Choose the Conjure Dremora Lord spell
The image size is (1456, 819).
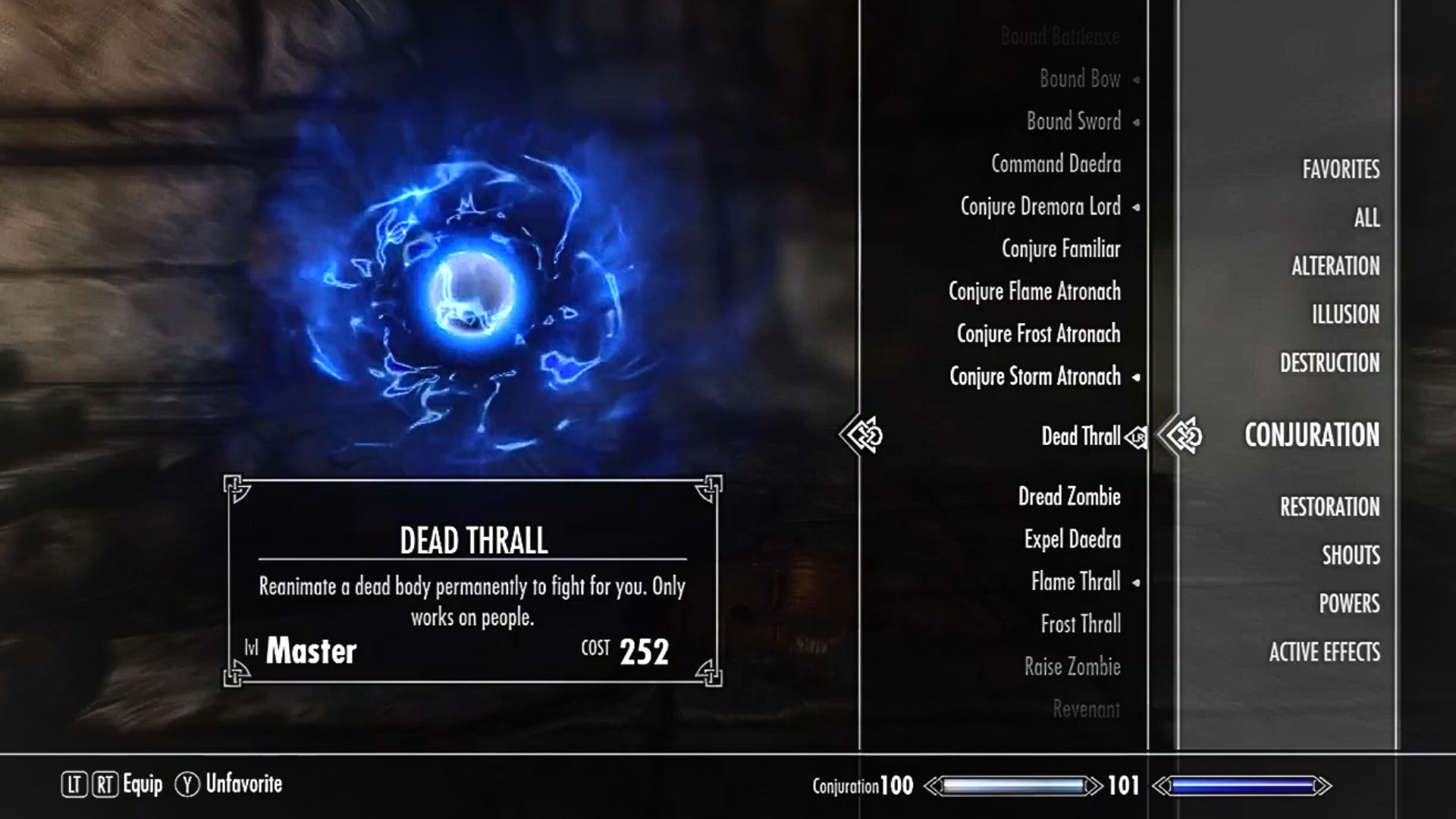pyautogui.click(x=1040, y=206)
